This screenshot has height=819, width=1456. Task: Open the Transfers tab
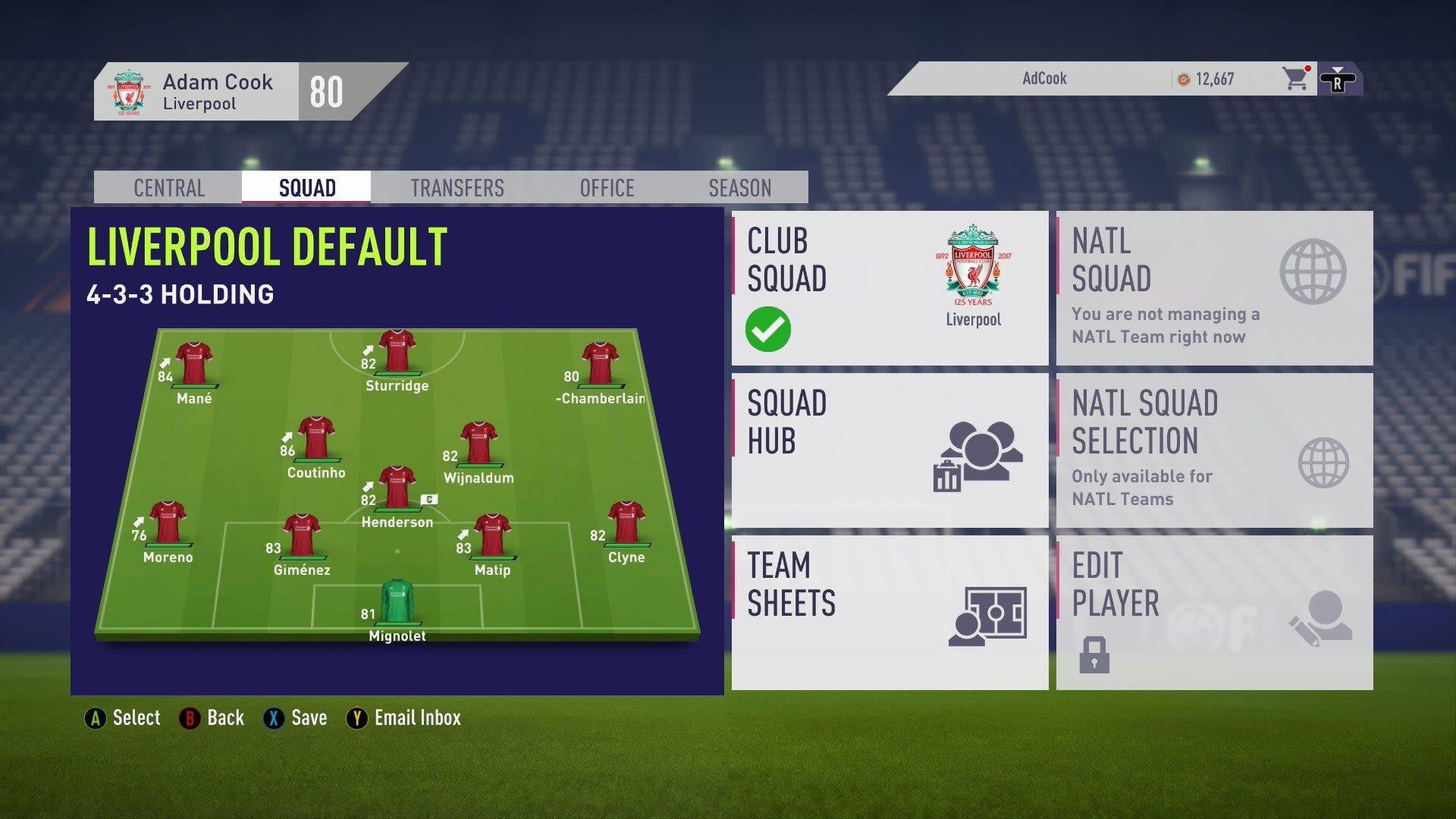point(457,188)
